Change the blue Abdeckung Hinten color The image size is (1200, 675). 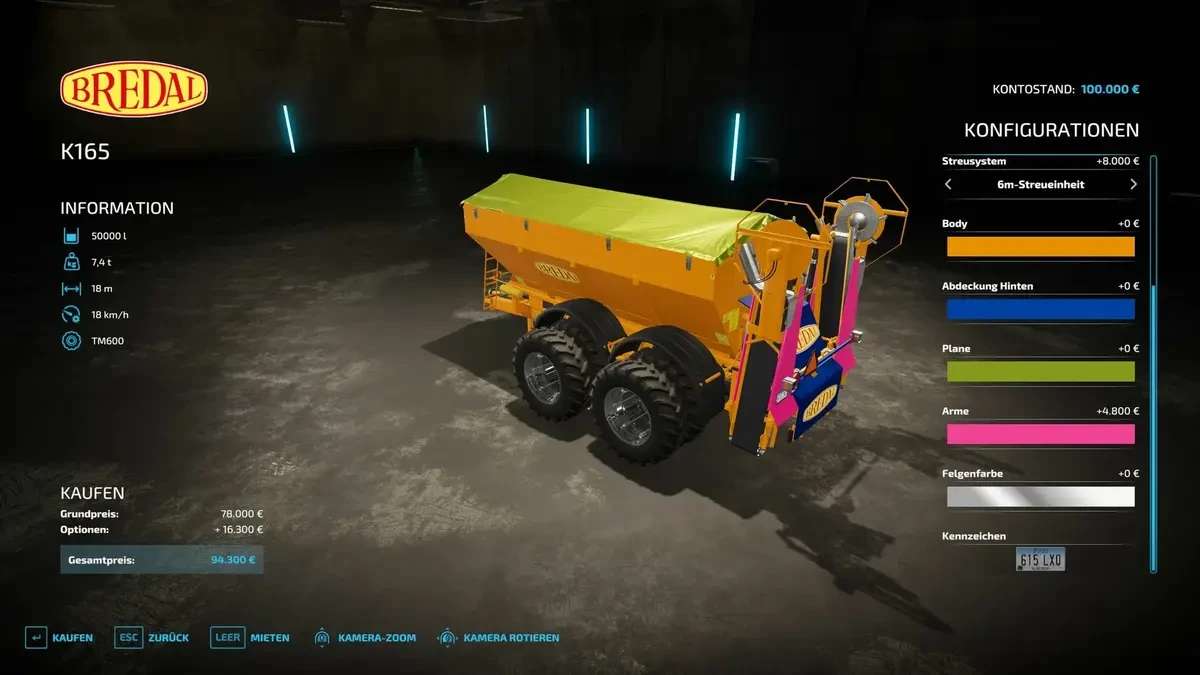click(x=1040, y=309)
